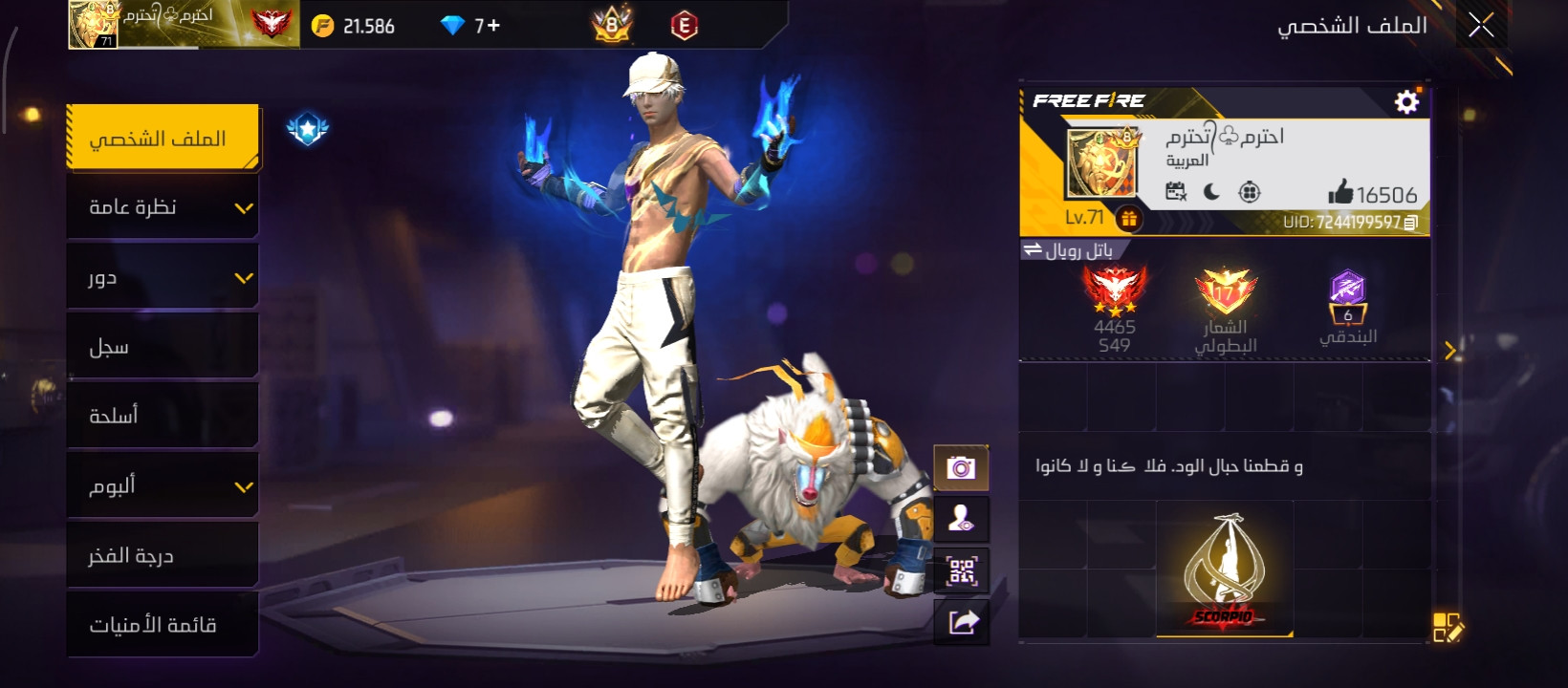The width and height of the screenshot is (1568, 688).
Task: Click the thumbs-up likes button
Action: coord(1340,193)
